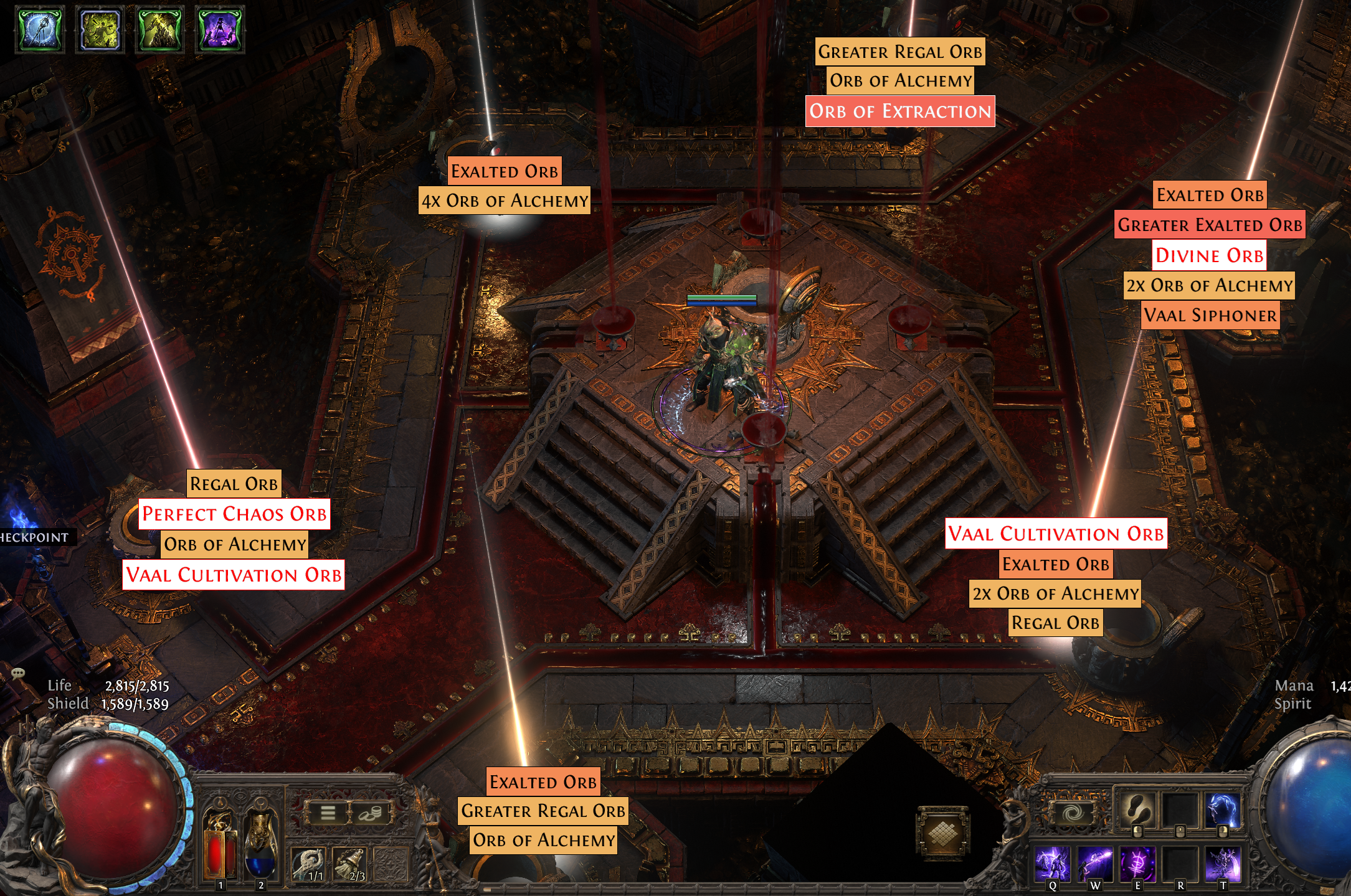Activate the blue lightning arc skill
This screenshot has width=1351, height=896.
(x=1223, y=810)
